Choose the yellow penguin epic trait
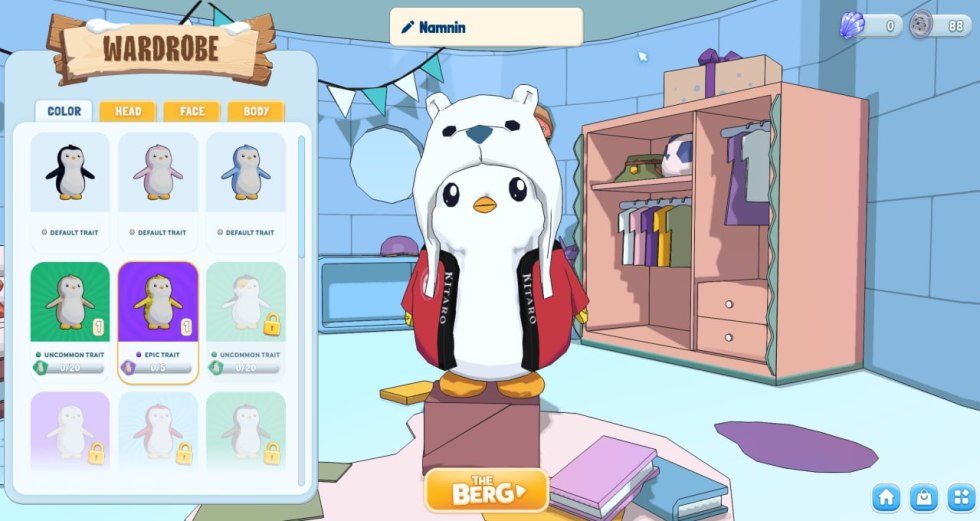980x521 pixels. tap(158, 320)
